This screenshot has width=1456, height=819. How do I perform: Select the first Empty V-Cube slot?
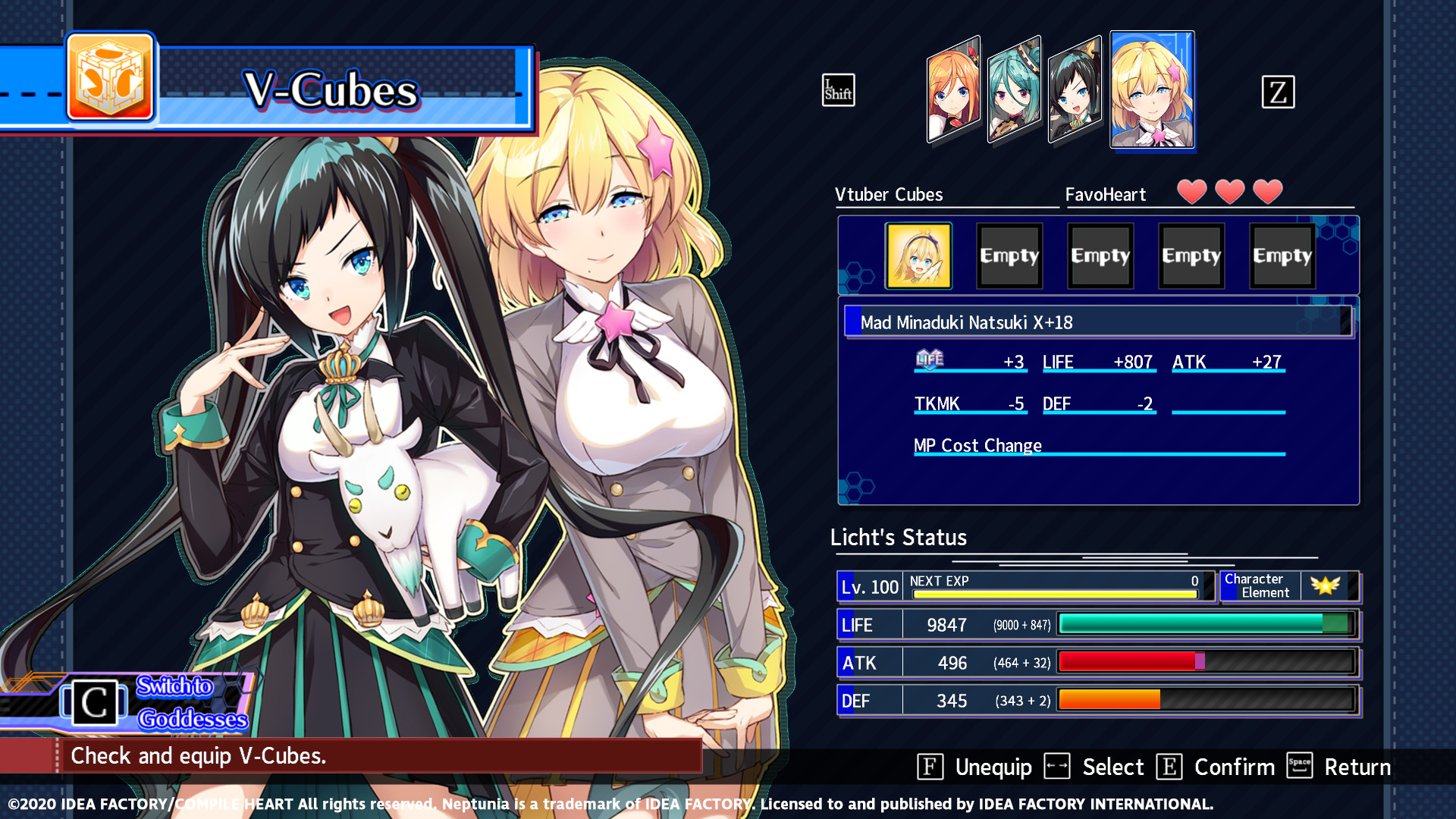pyautogui.click(x=1009, y=256)
